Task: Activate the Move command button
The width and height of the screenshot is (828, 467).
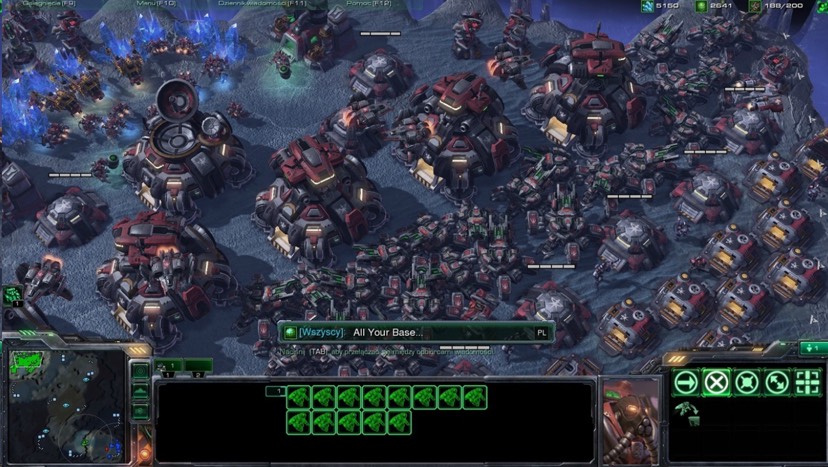Action: [686, 381]
